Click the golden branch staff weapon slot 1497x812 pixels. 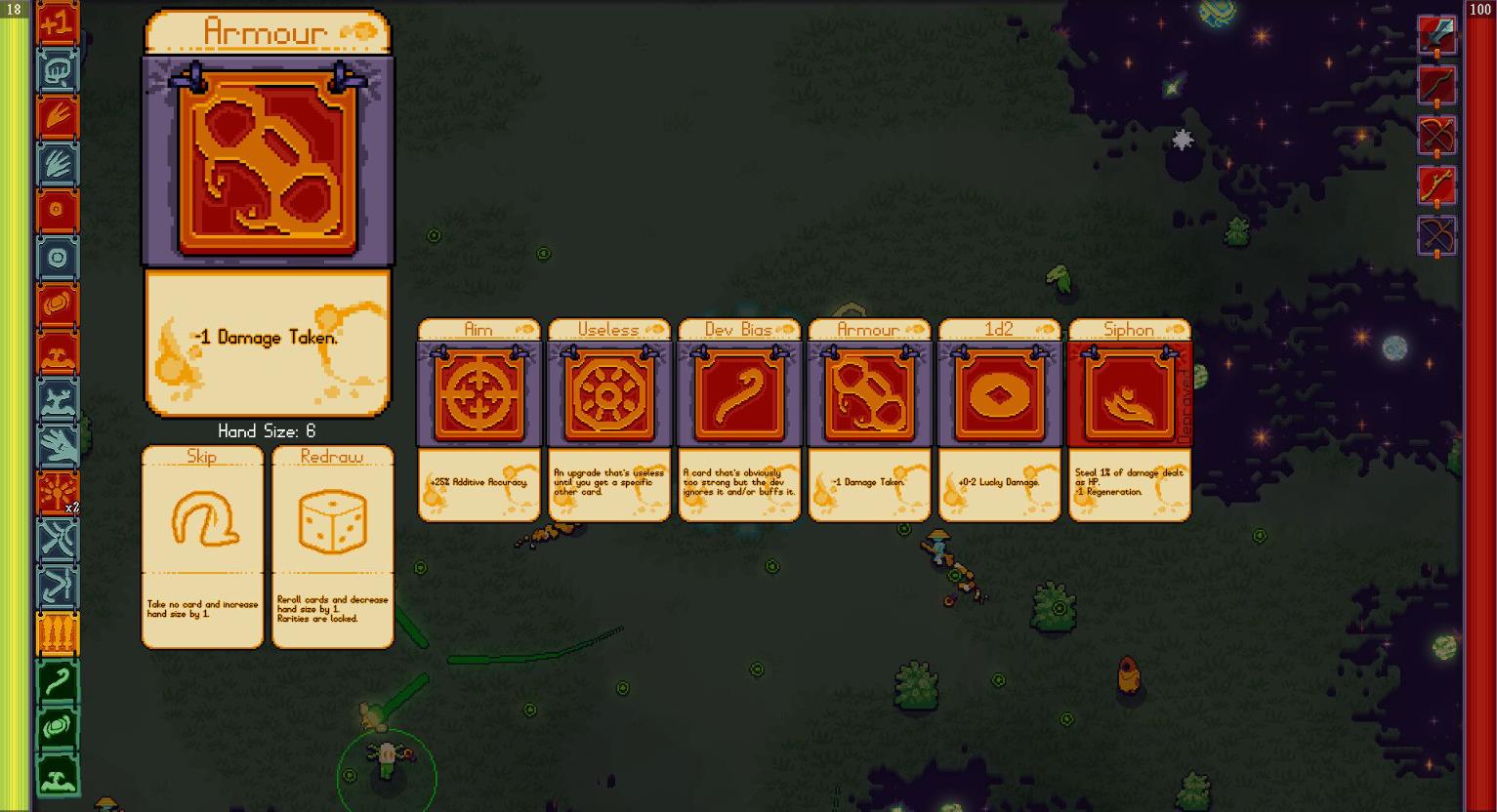[x=1437, y=185]
